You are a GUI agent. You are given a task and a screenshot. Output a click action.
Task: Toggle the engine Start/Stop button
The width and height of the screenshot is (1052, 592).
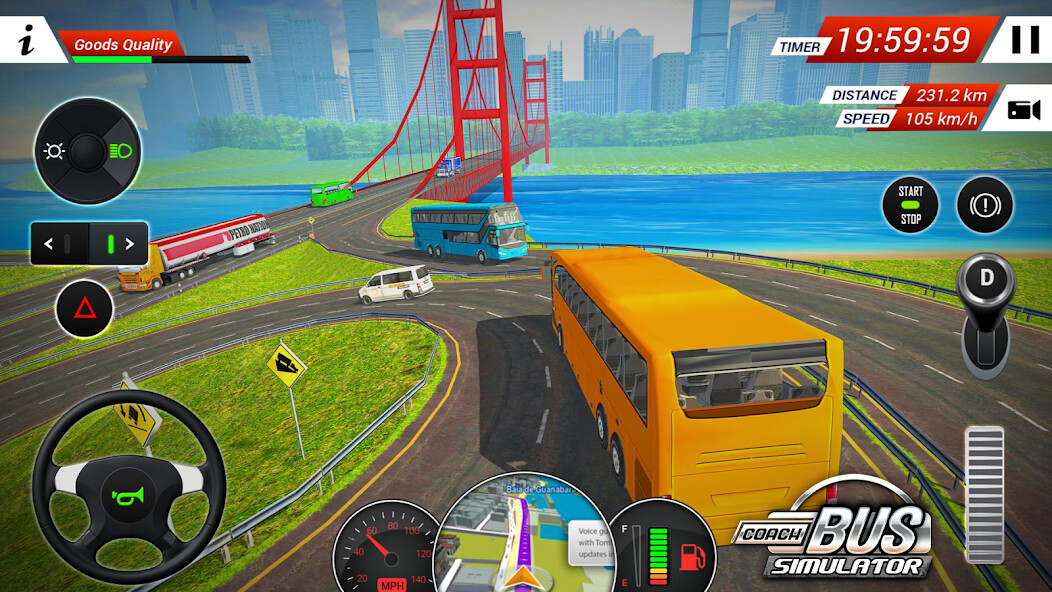click(910, 205)
